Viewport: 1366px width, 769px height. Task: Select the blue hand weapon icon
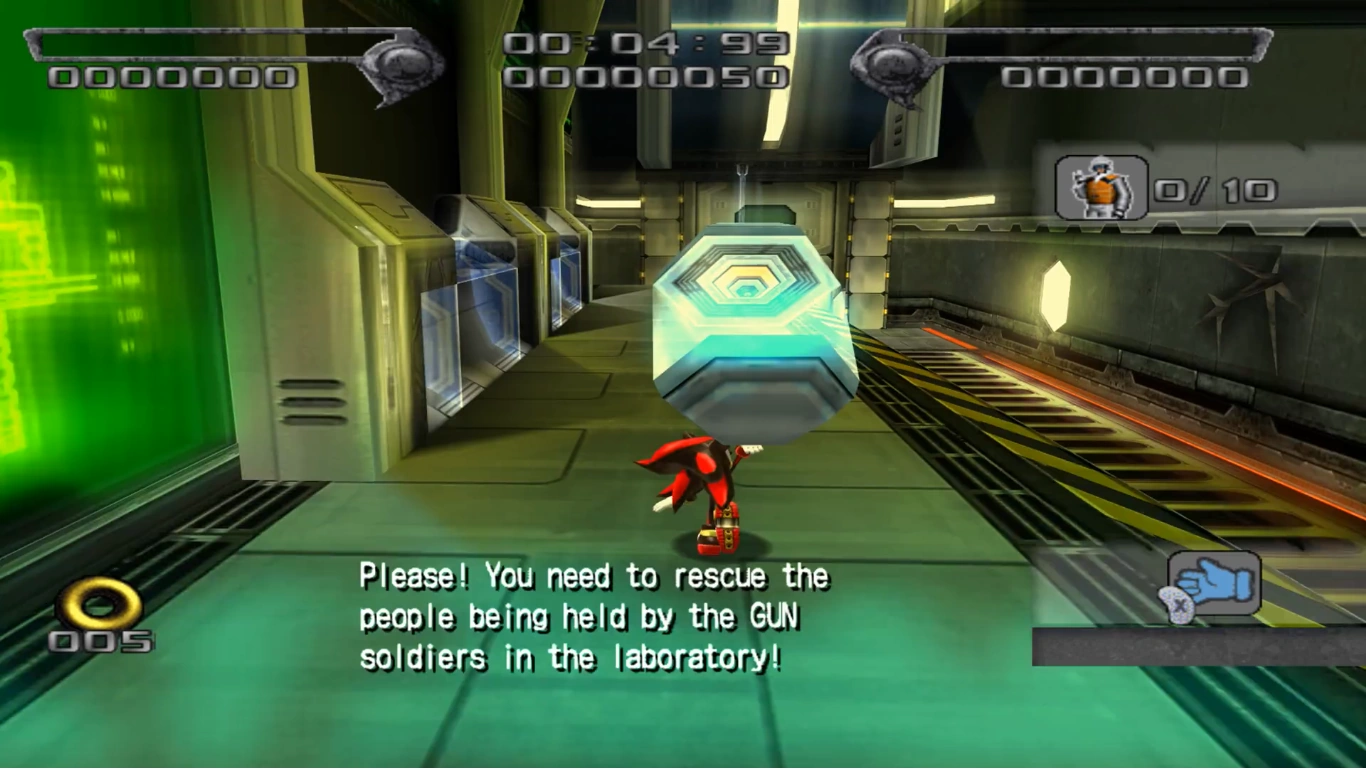pos(1213,583)
